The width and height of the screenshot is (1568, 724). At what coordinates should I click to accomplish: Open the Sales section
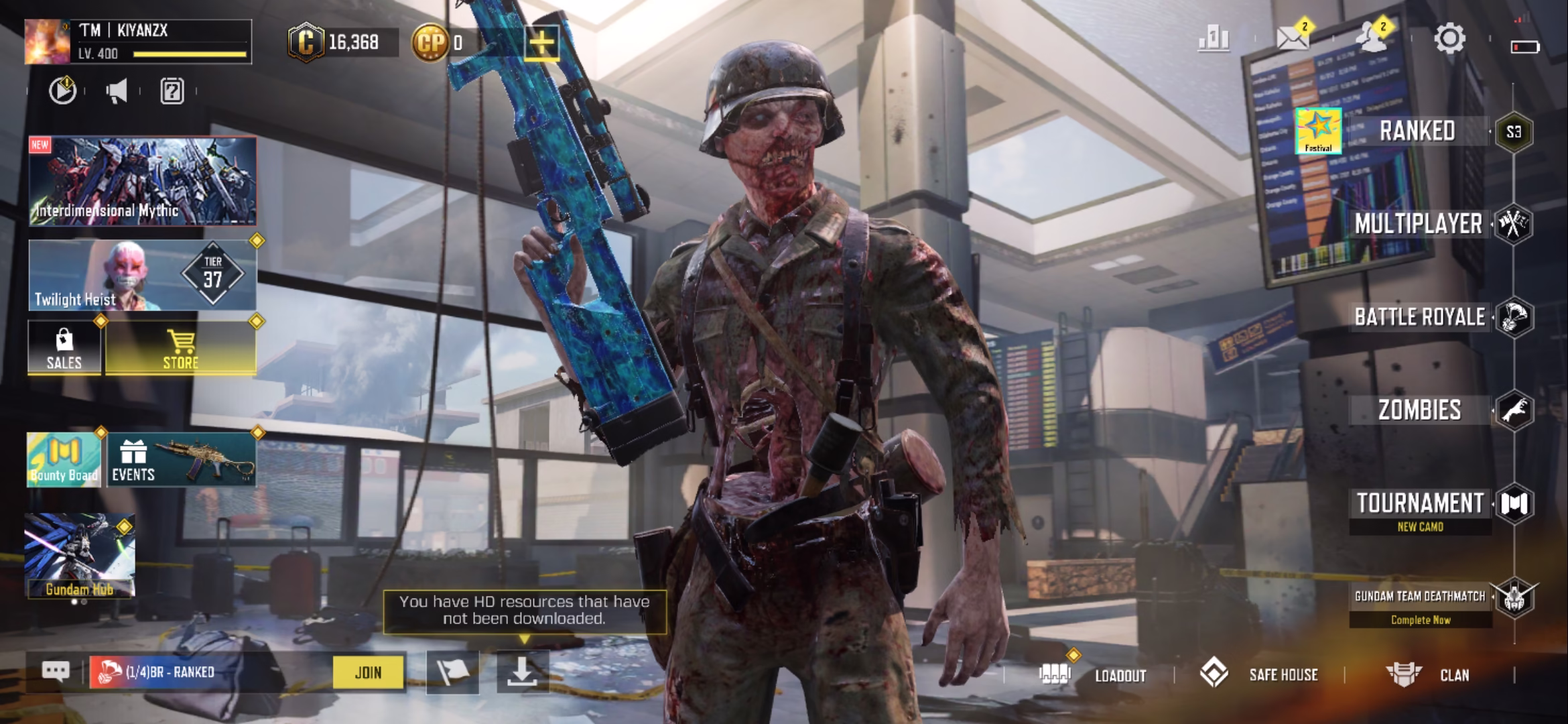point(64,348)
